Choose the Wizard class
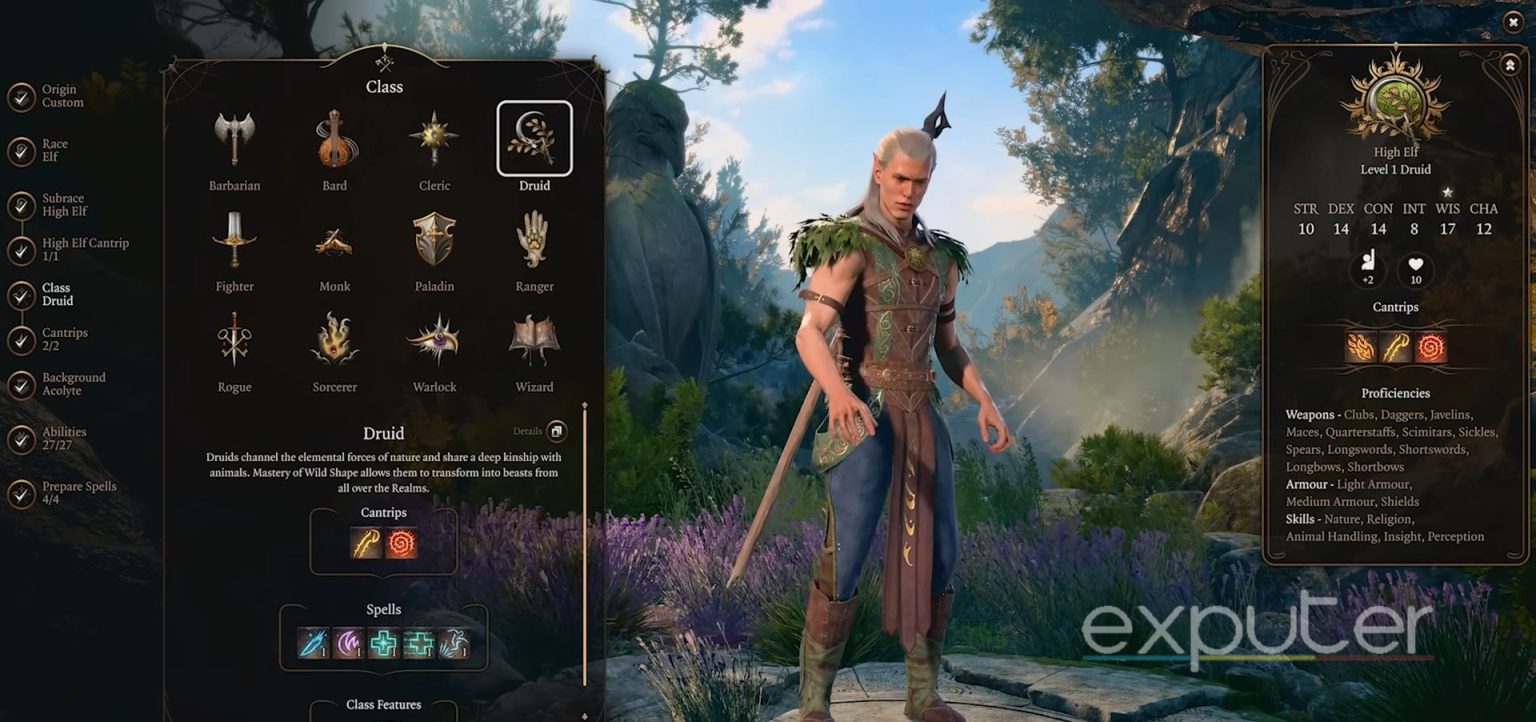The width and height of the screenshot is (1536, 722). click(534, 340)
